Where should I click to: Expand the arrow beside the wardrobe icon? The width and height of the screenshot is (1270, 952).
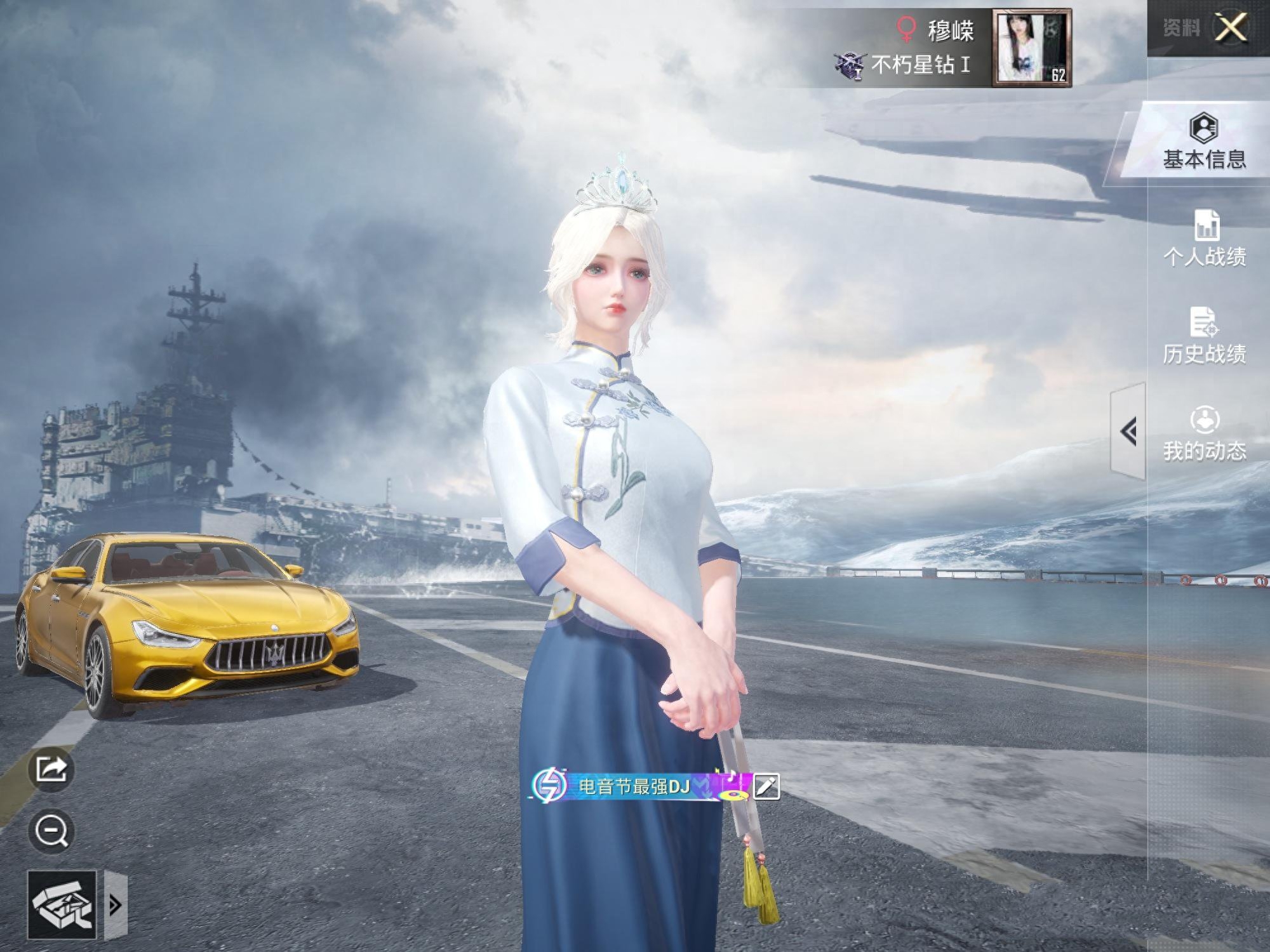(116, 905)
